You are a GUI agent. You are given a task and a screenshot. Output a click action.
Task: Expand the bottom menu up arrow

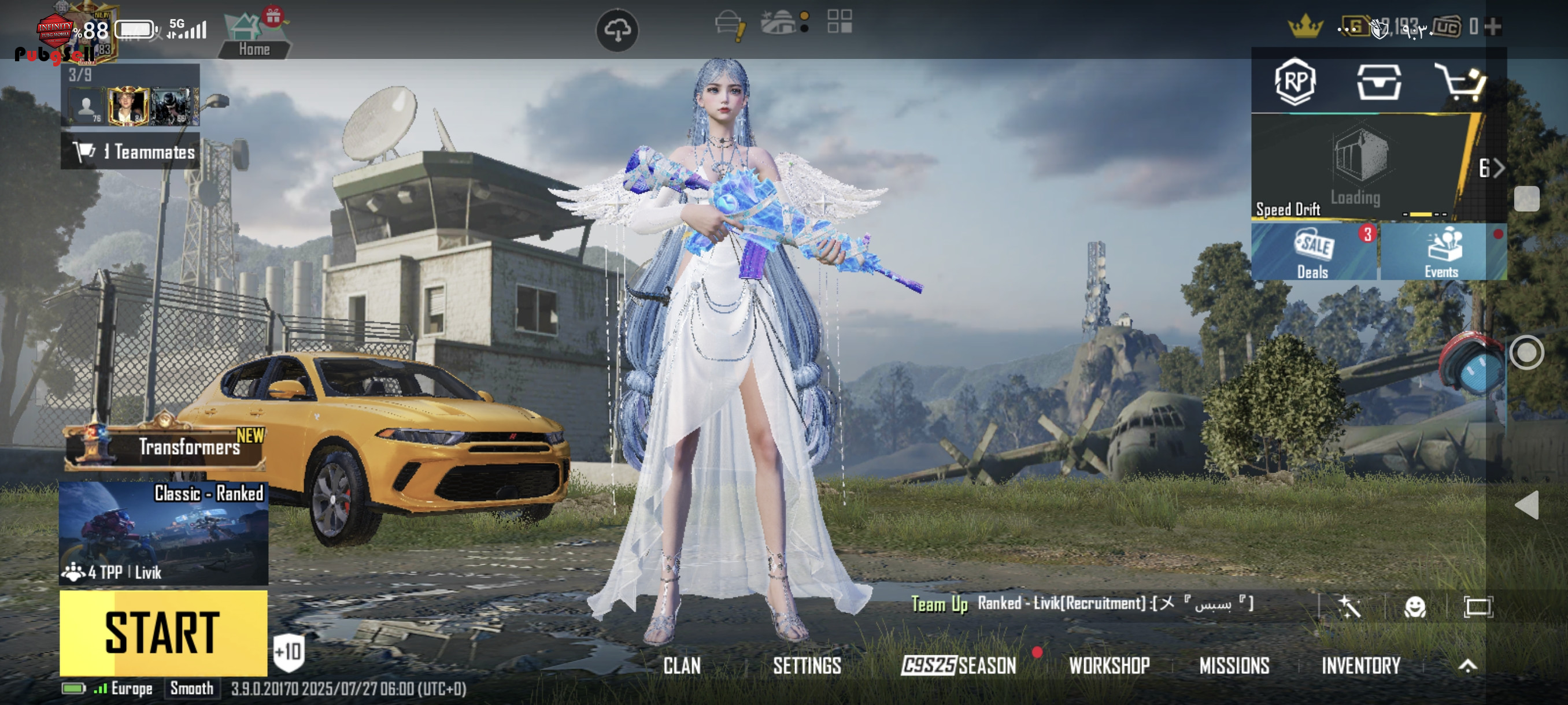(1467, 666)
